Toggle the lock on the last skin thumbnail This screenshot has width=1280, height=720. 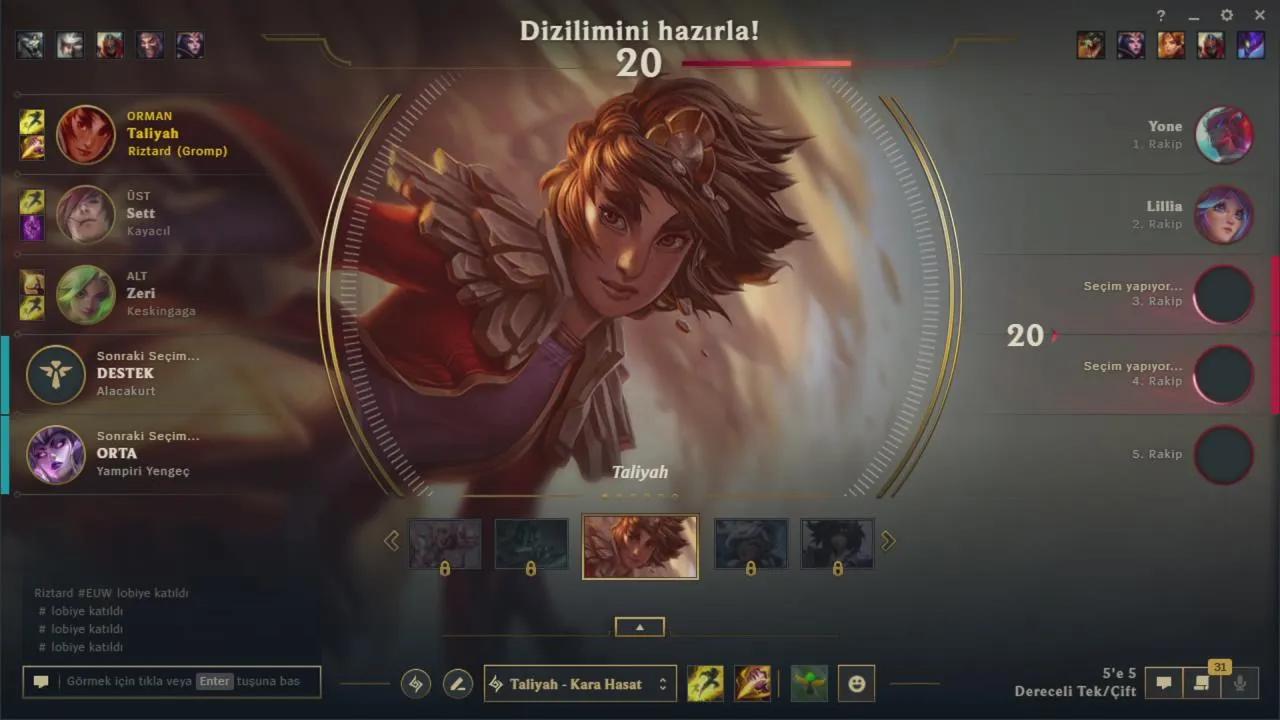pos(837,567)
